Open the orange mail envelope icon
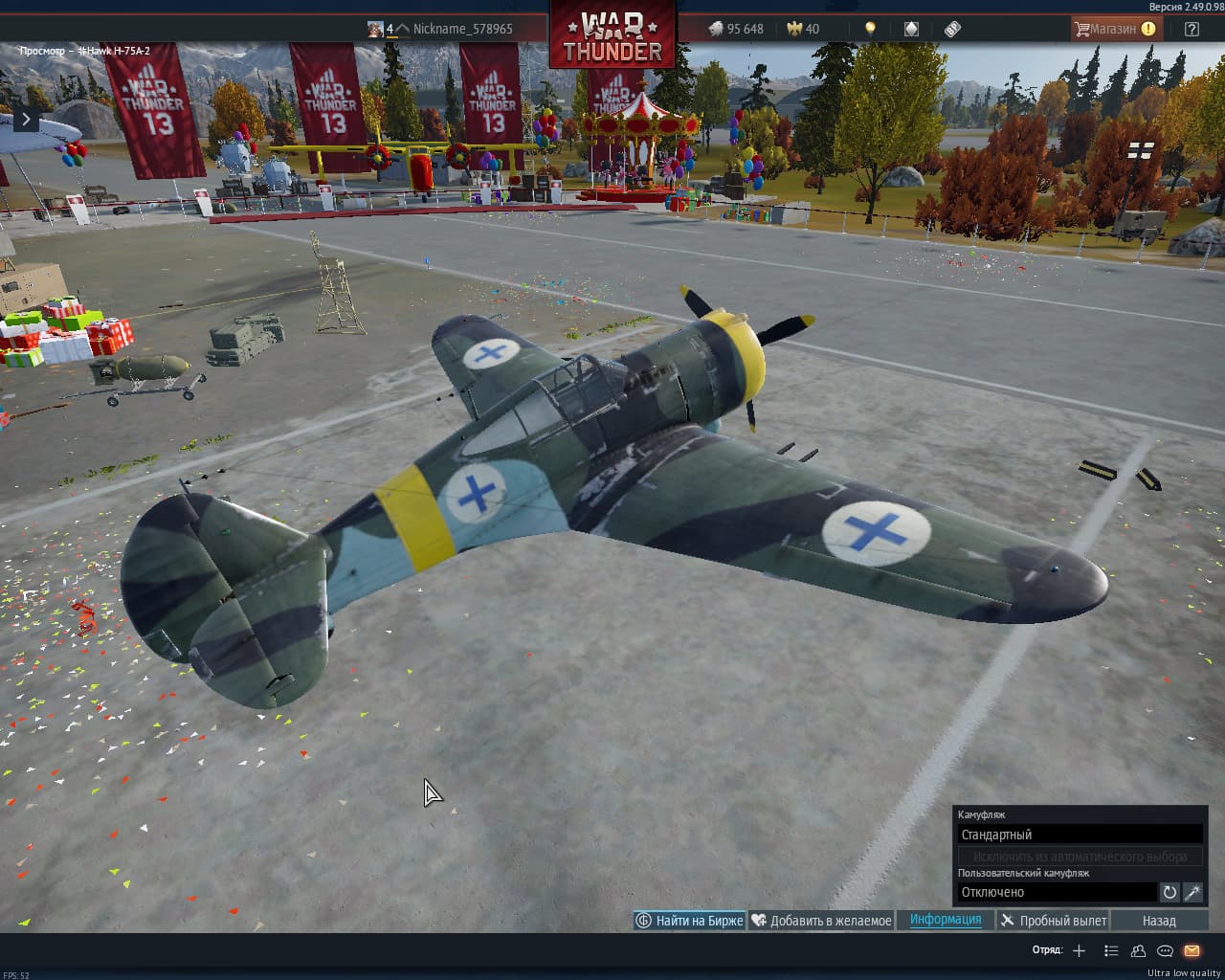The image size is (1225, 980). pos(1192,950)
